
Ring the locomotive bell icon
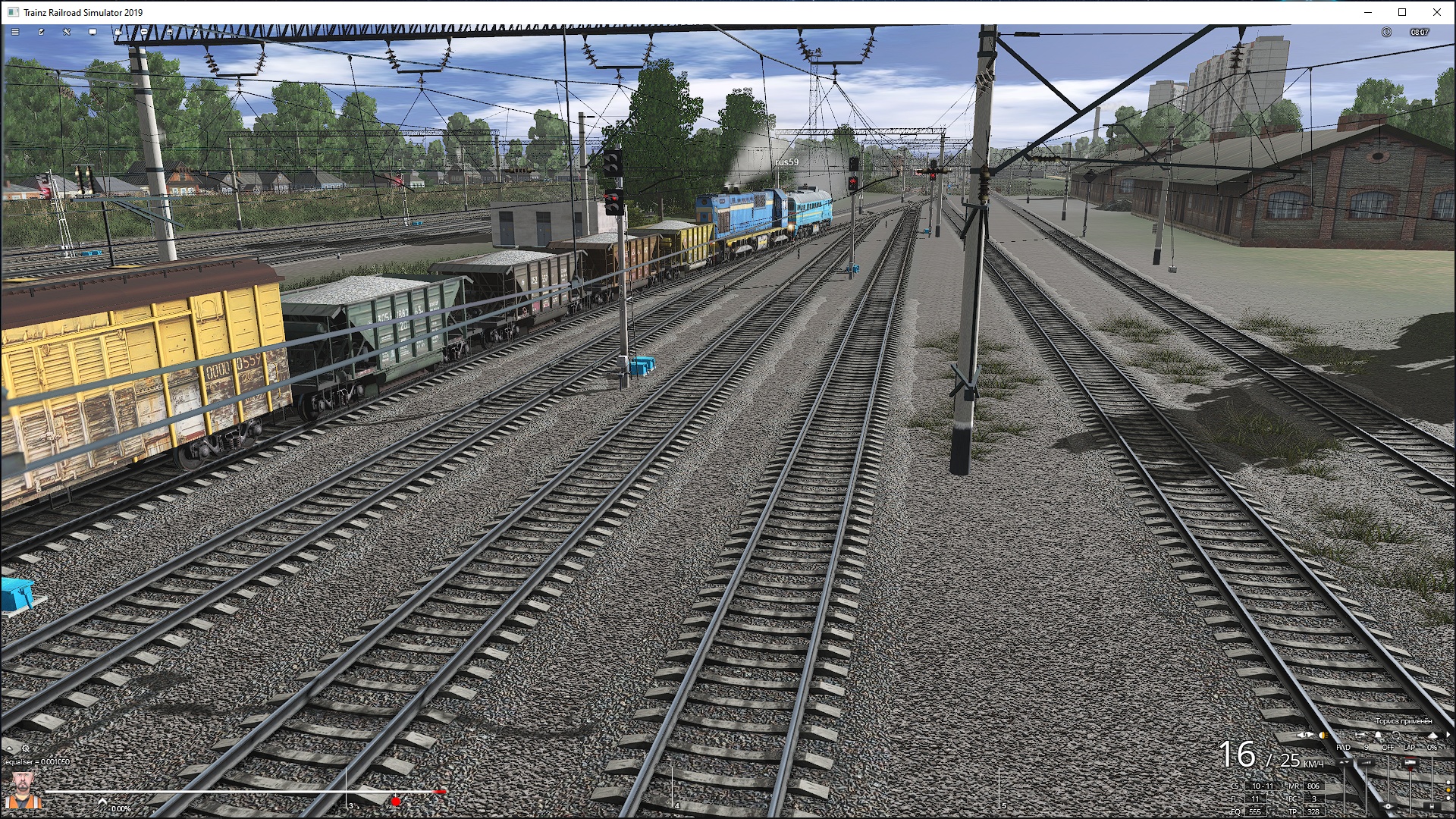pos(1378,735)
